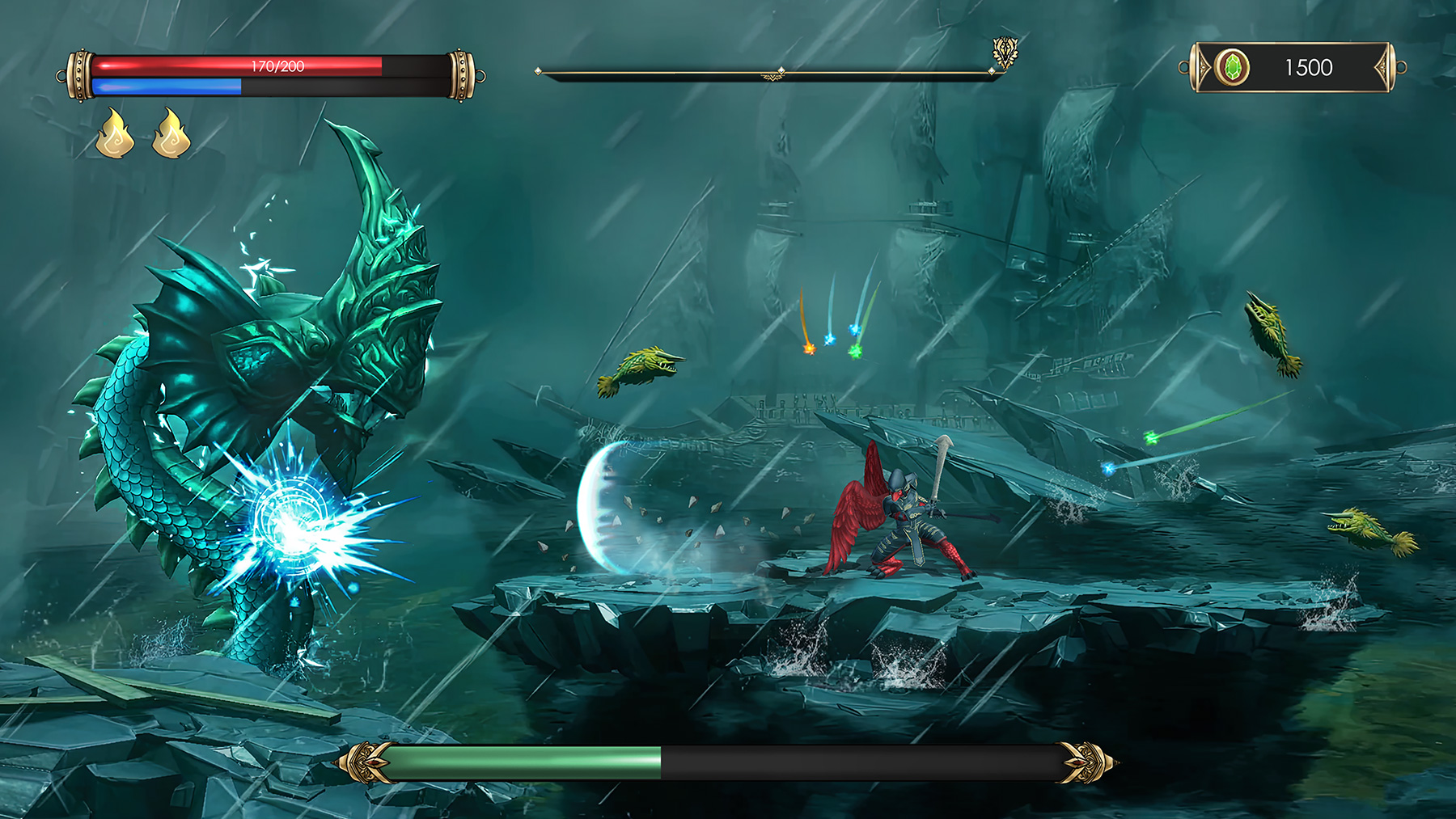Viewport: 1456px width, 819px height.
Task: Select the boss crest emblem on progress track
Action: pos(1005,52)
